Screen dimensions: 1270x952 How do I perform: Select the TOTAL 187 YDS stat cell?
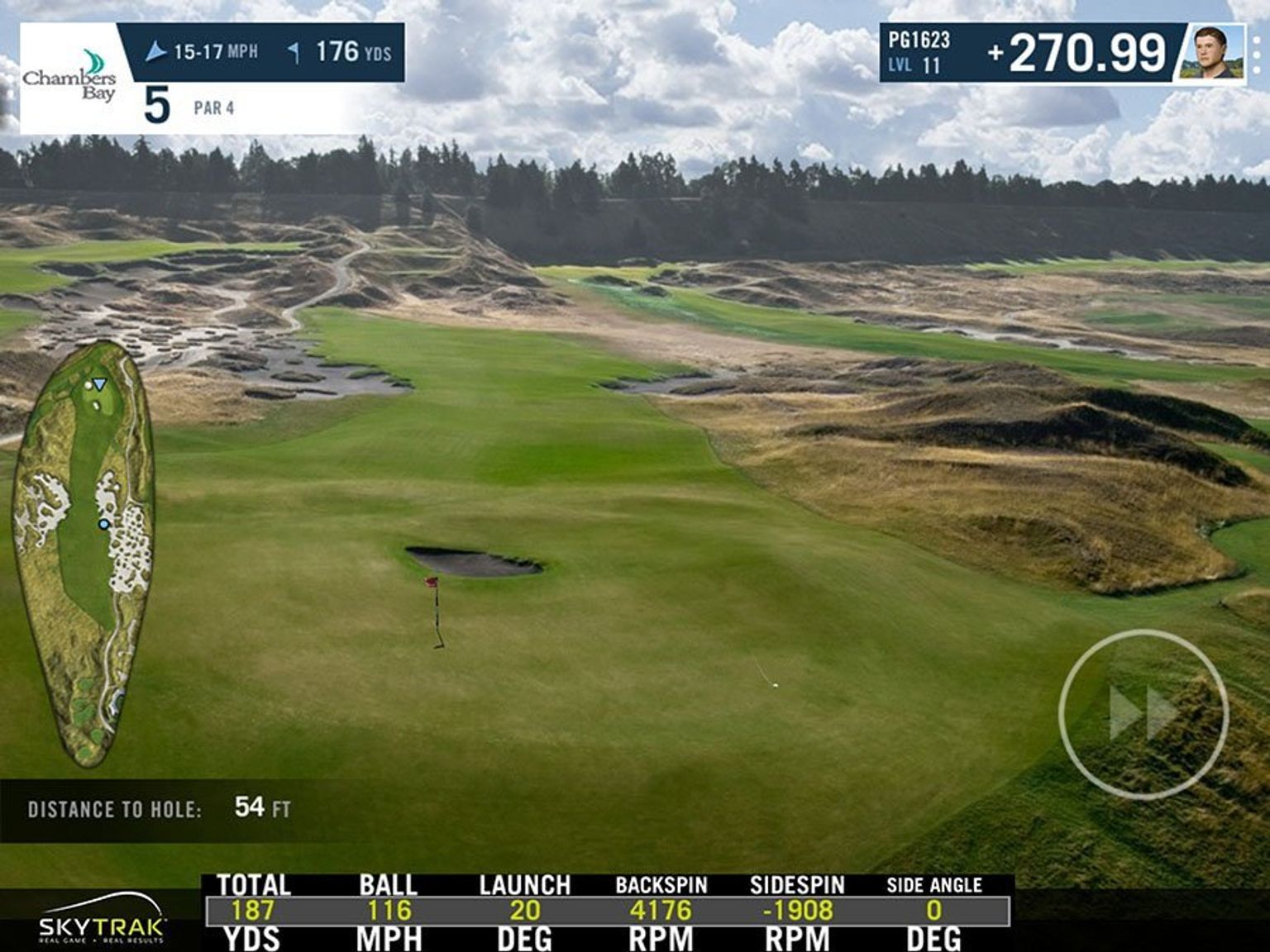coord(253,909)
